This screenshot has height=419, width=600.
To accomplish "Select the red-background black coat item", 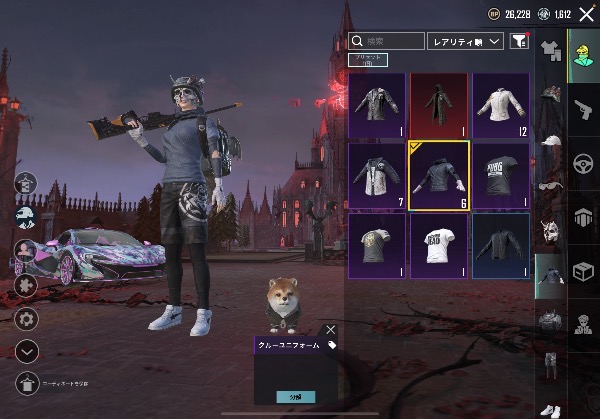I will click(438, 105).
